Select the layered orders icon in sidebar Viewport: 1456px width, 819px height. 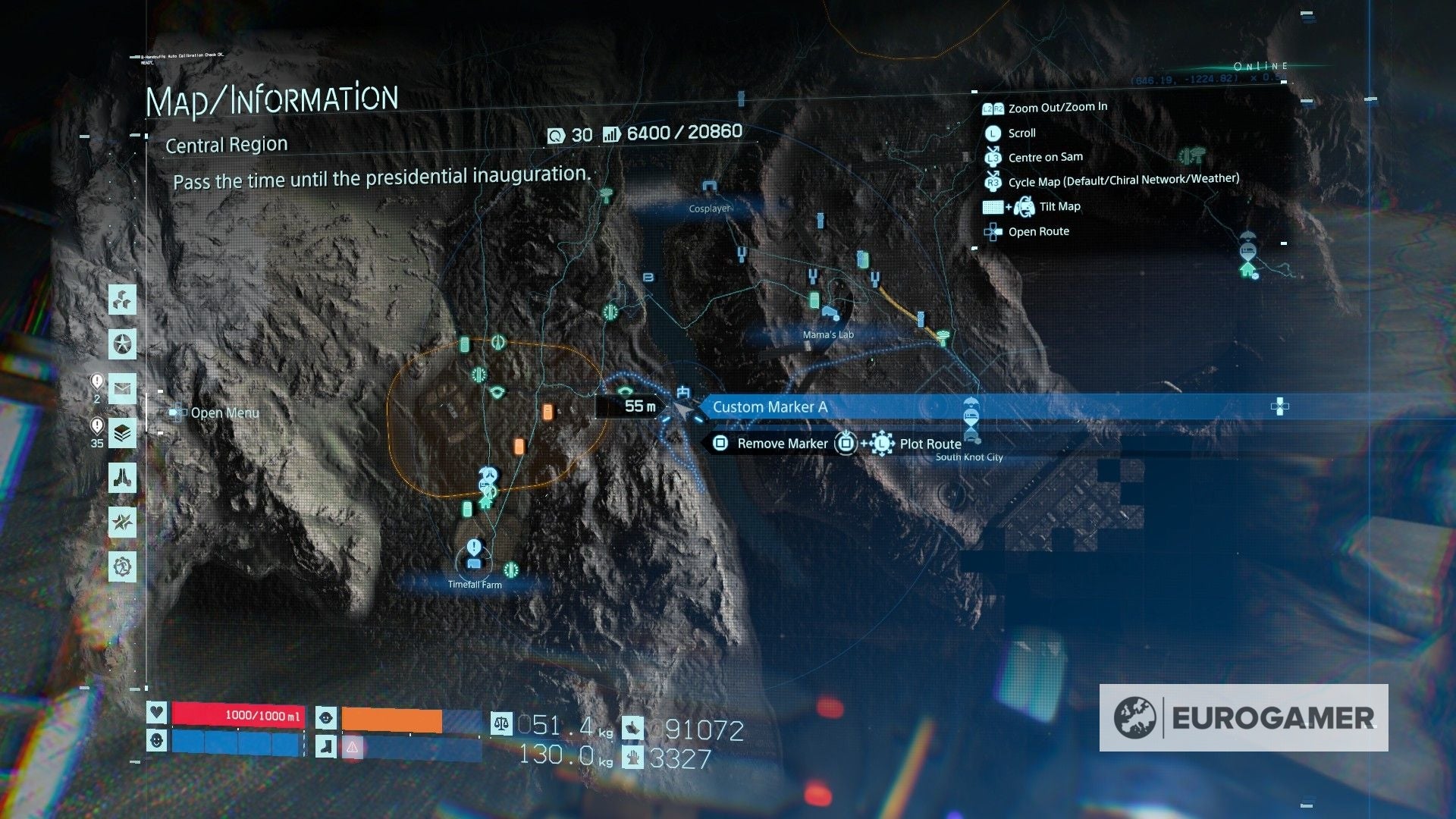coord(122,434)
